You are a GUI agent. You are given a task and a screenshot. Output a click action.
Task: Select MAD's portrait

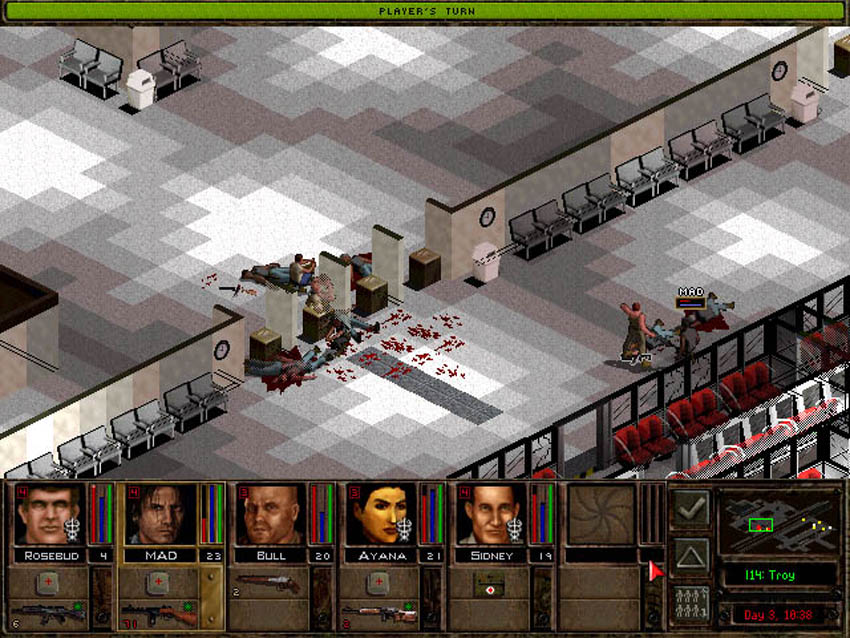coord(156,515)
